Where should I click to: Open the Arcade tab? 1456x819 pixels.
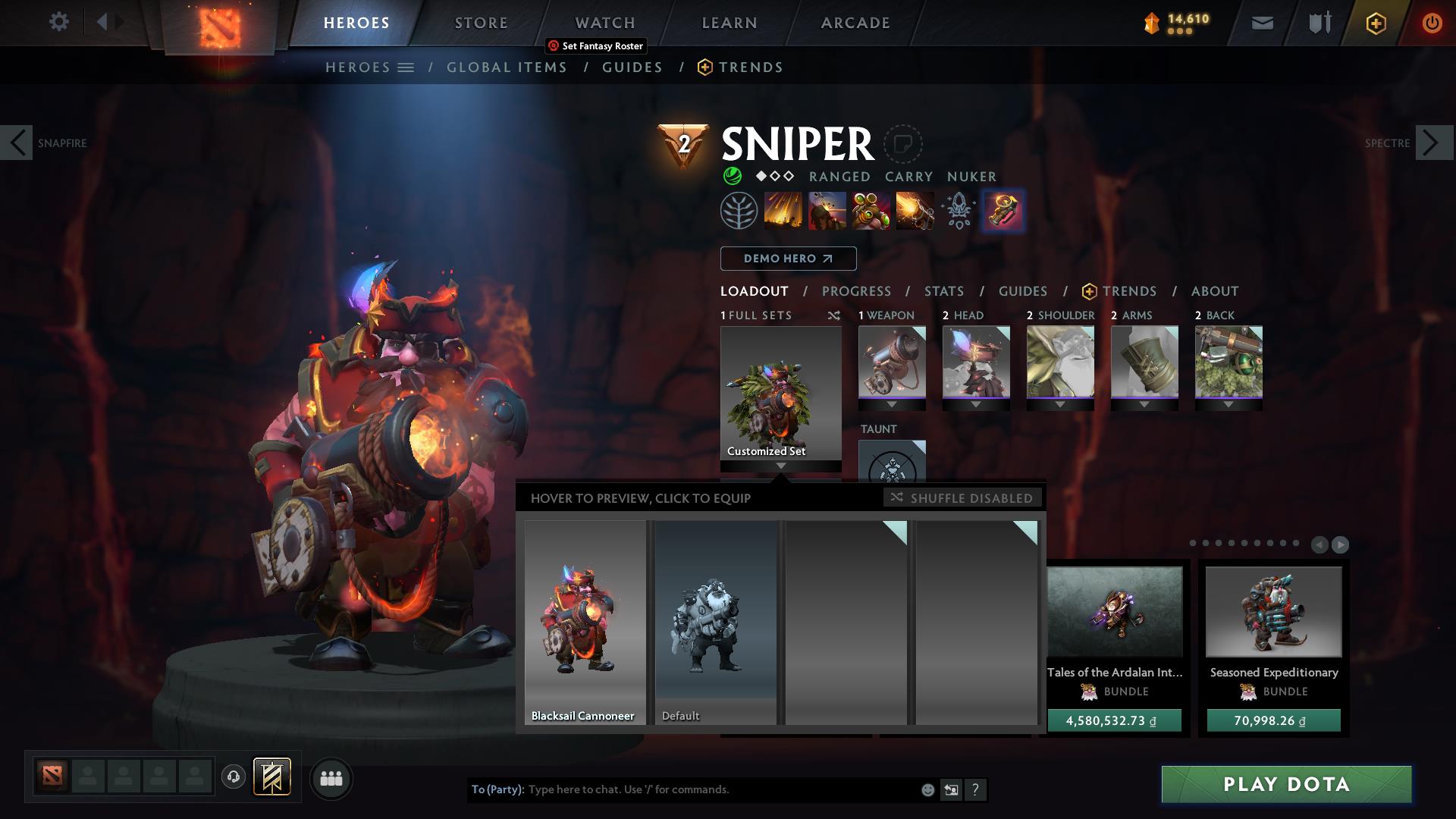click(855, 23)
